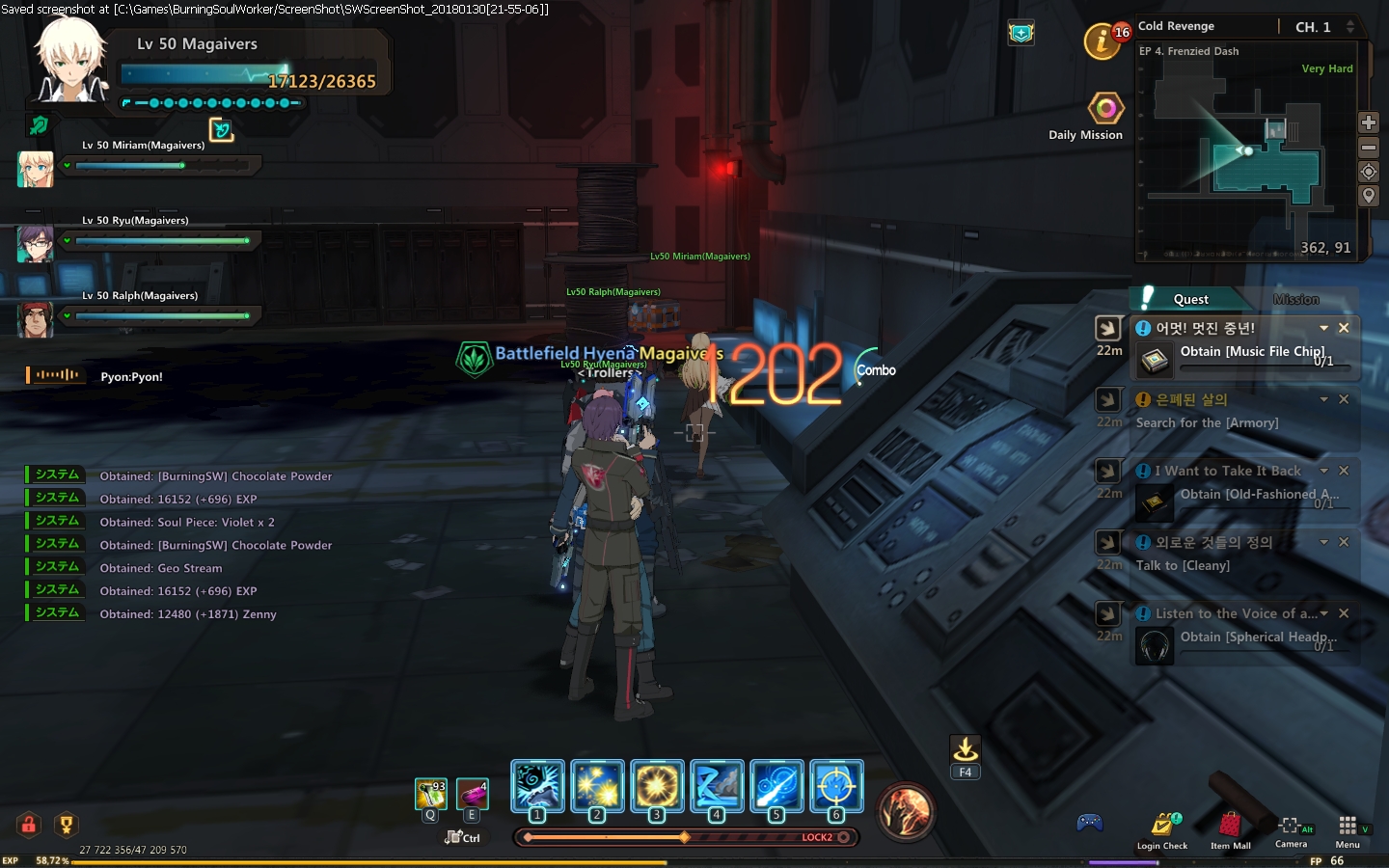Screen dimensions: 1389x868
Task: Select party member Miriam's portrait
Action: [35, 169]
